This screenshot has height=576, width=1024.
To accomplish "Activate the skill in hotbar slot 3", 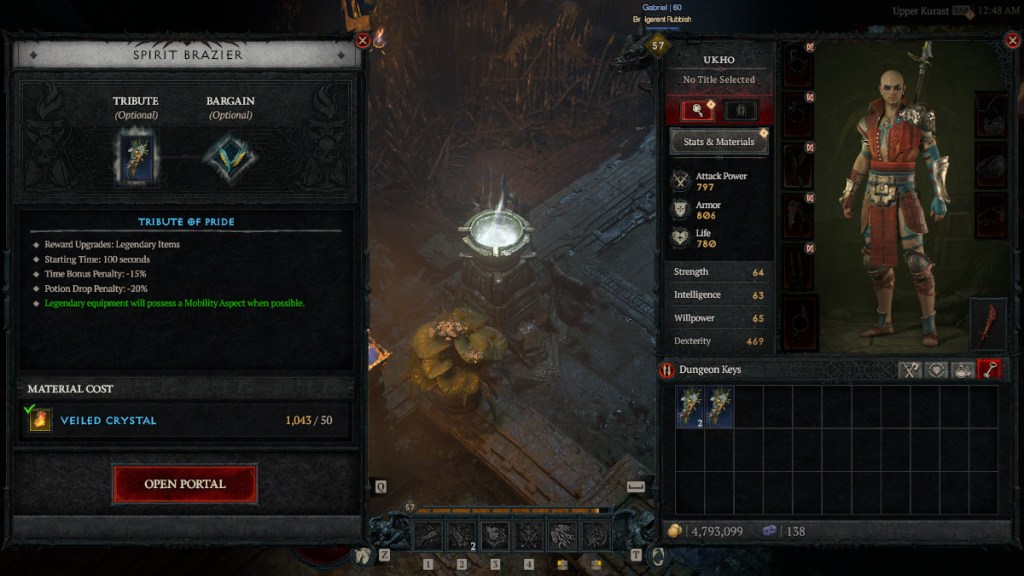I will click(x=495, y=536).
